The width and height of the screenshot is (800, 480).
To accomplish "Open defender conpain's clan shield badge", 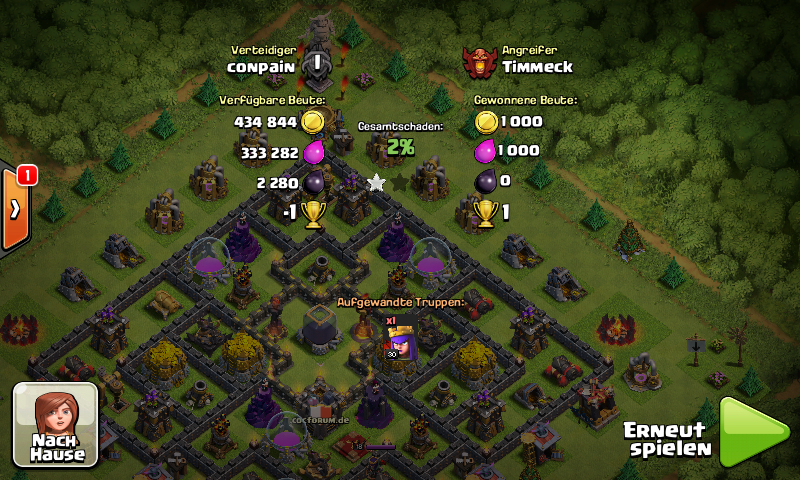I will click(x=317, y=62).
